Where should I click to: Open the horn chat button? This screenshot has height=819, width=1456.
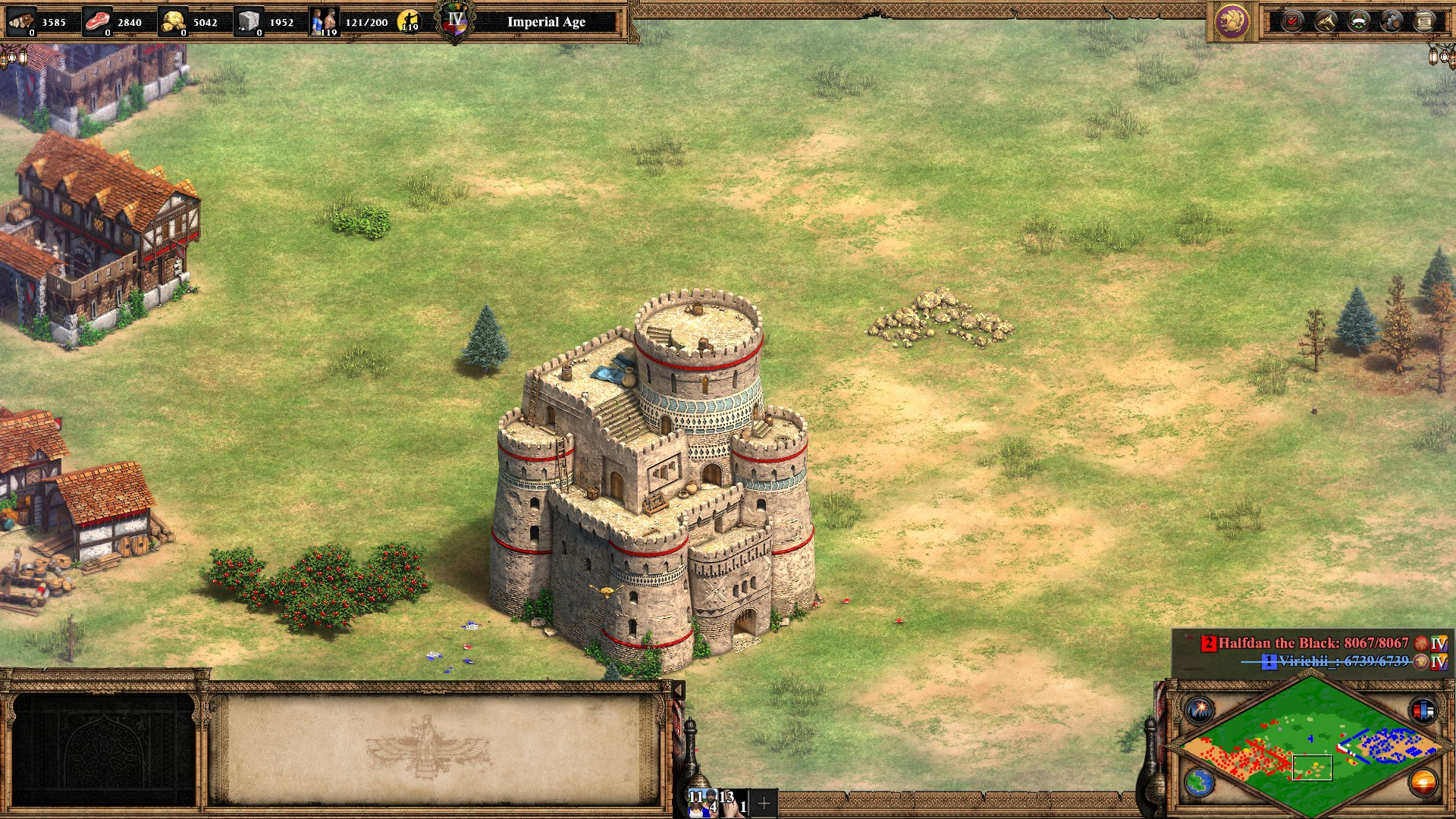[1326, 21]
